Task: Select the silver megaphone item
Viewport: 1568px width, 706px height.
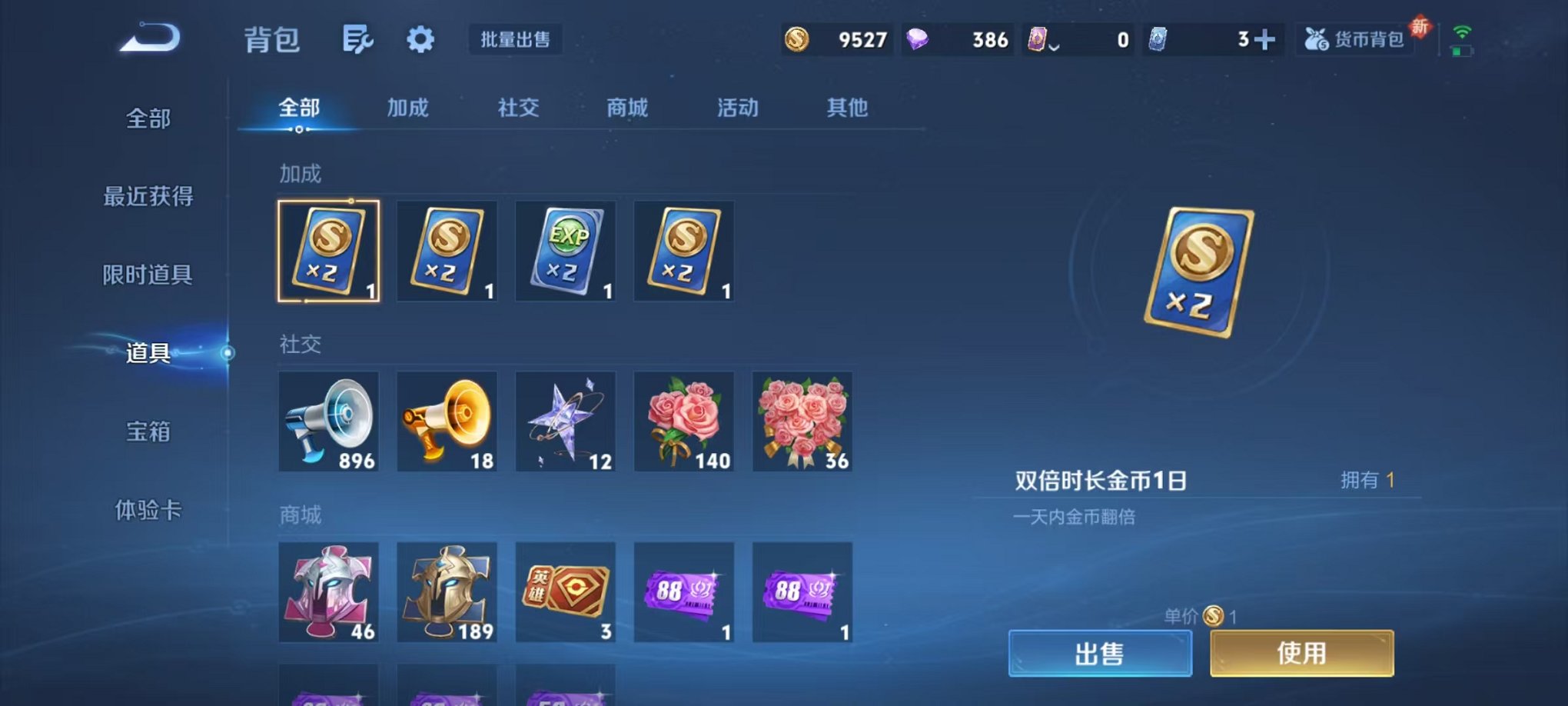Action: (x=329, y=421)
